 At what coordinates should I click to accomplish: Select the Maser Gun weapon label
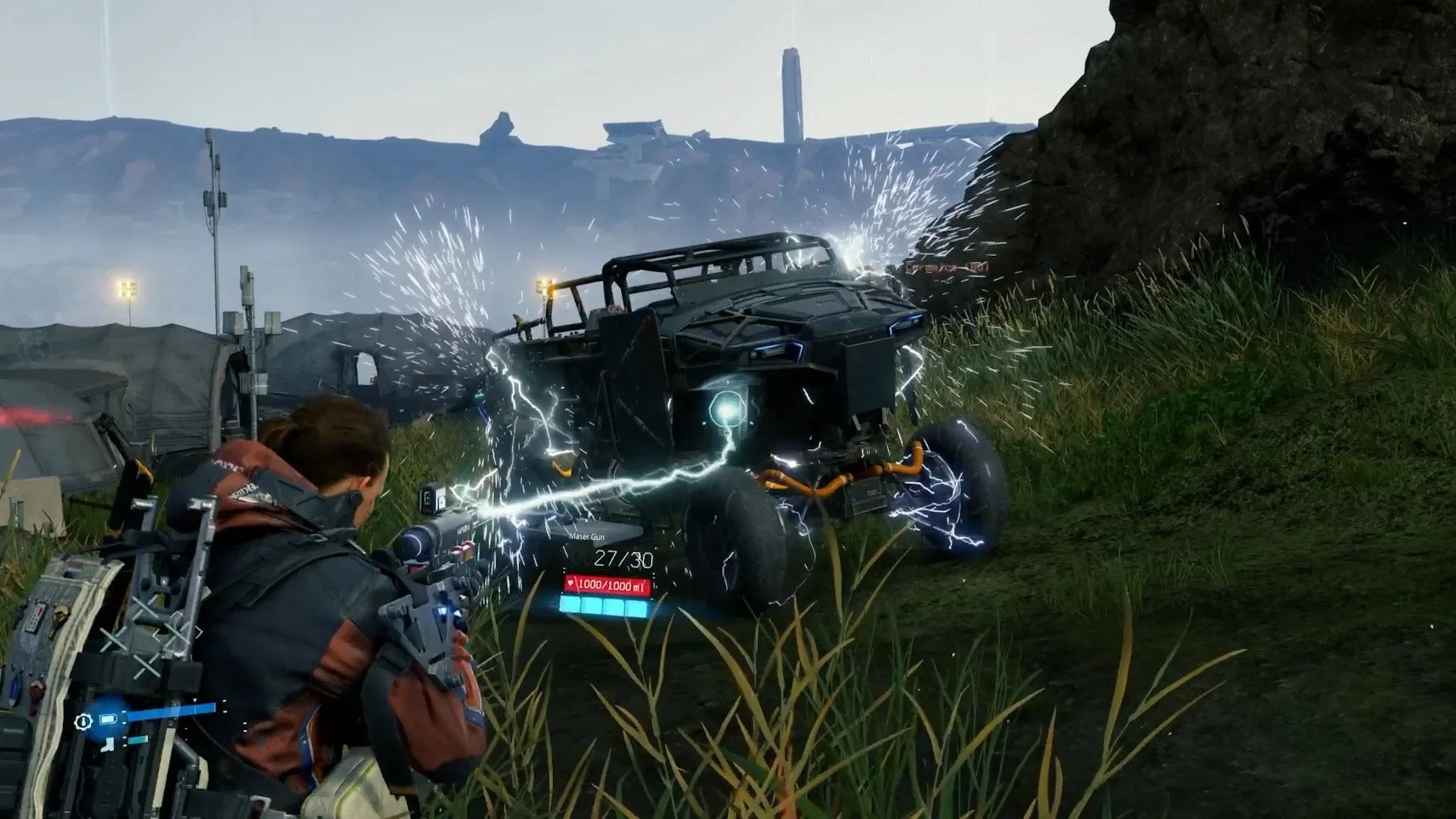tap(587, 537)
